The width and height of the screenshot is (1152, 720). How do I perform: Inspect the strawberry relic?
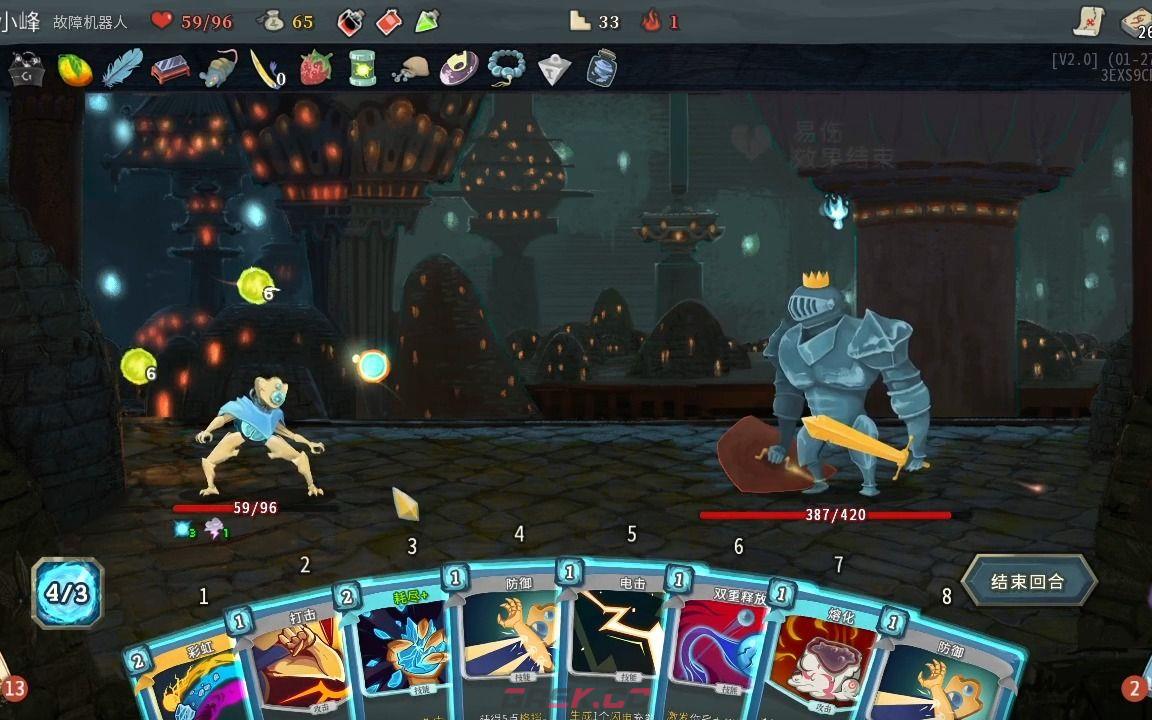pyautogui.click(x=316, y=69)
